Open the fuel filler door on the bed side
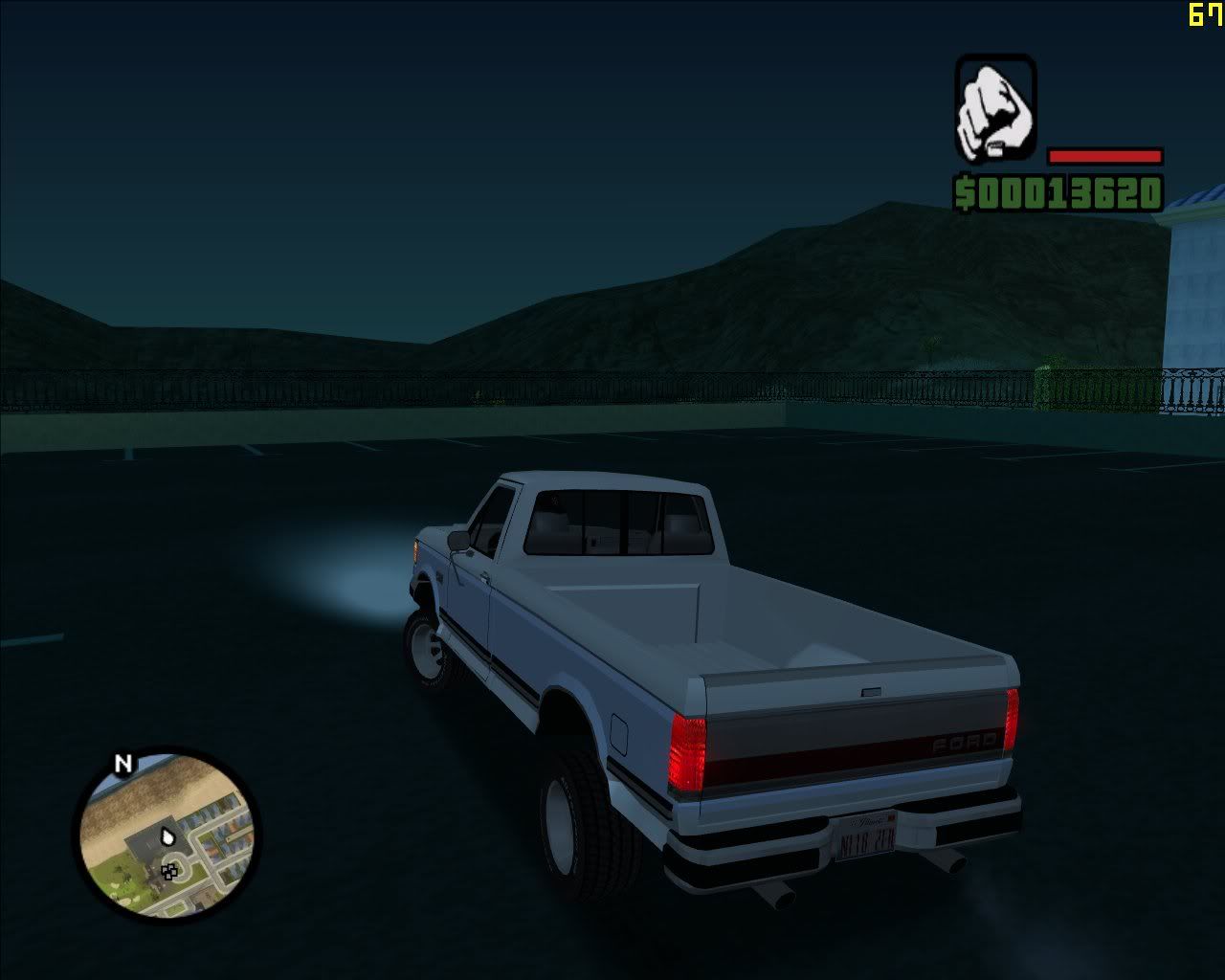 click(618, 733)
